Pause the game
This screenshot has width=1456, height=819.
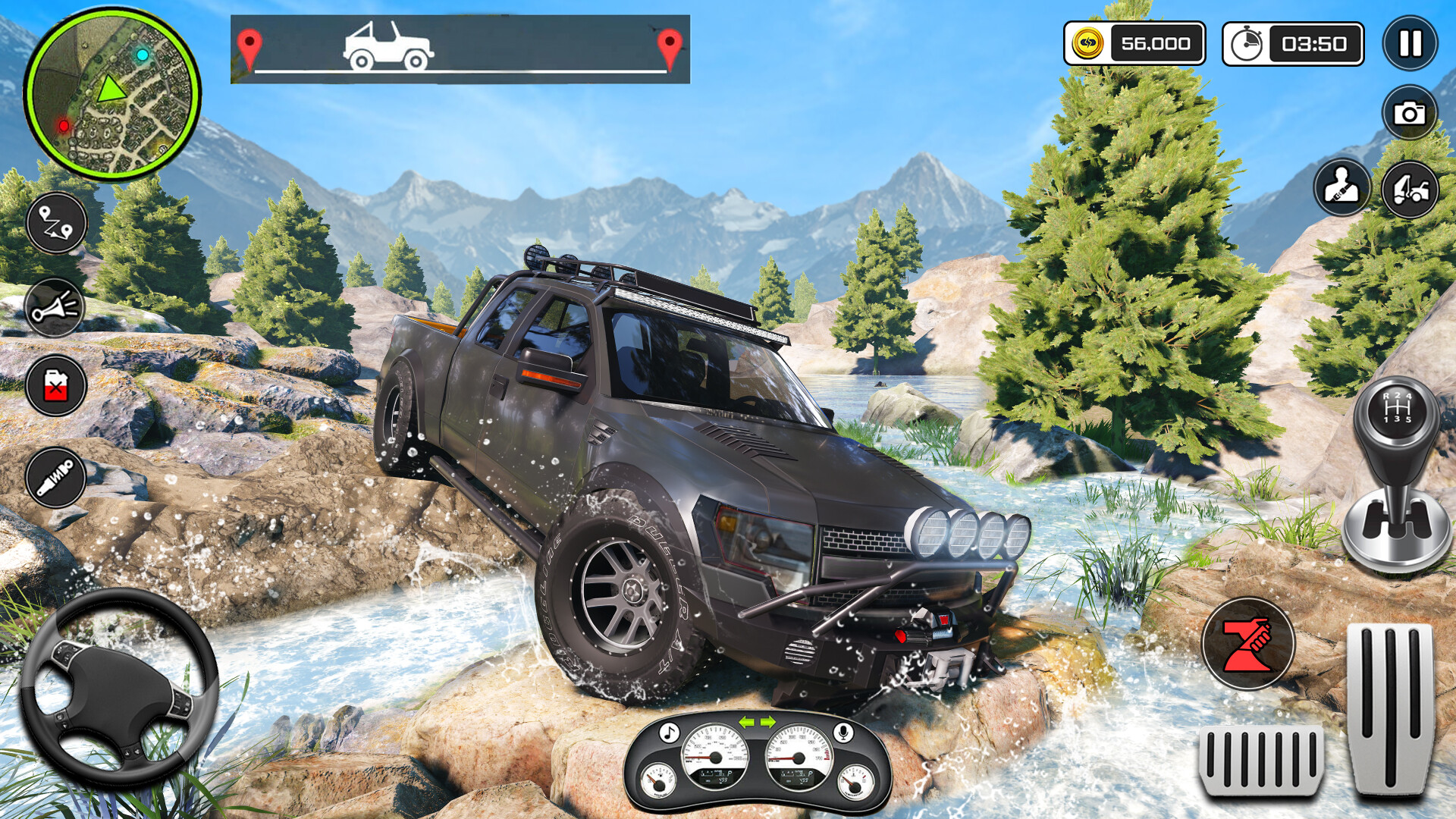1410,43
